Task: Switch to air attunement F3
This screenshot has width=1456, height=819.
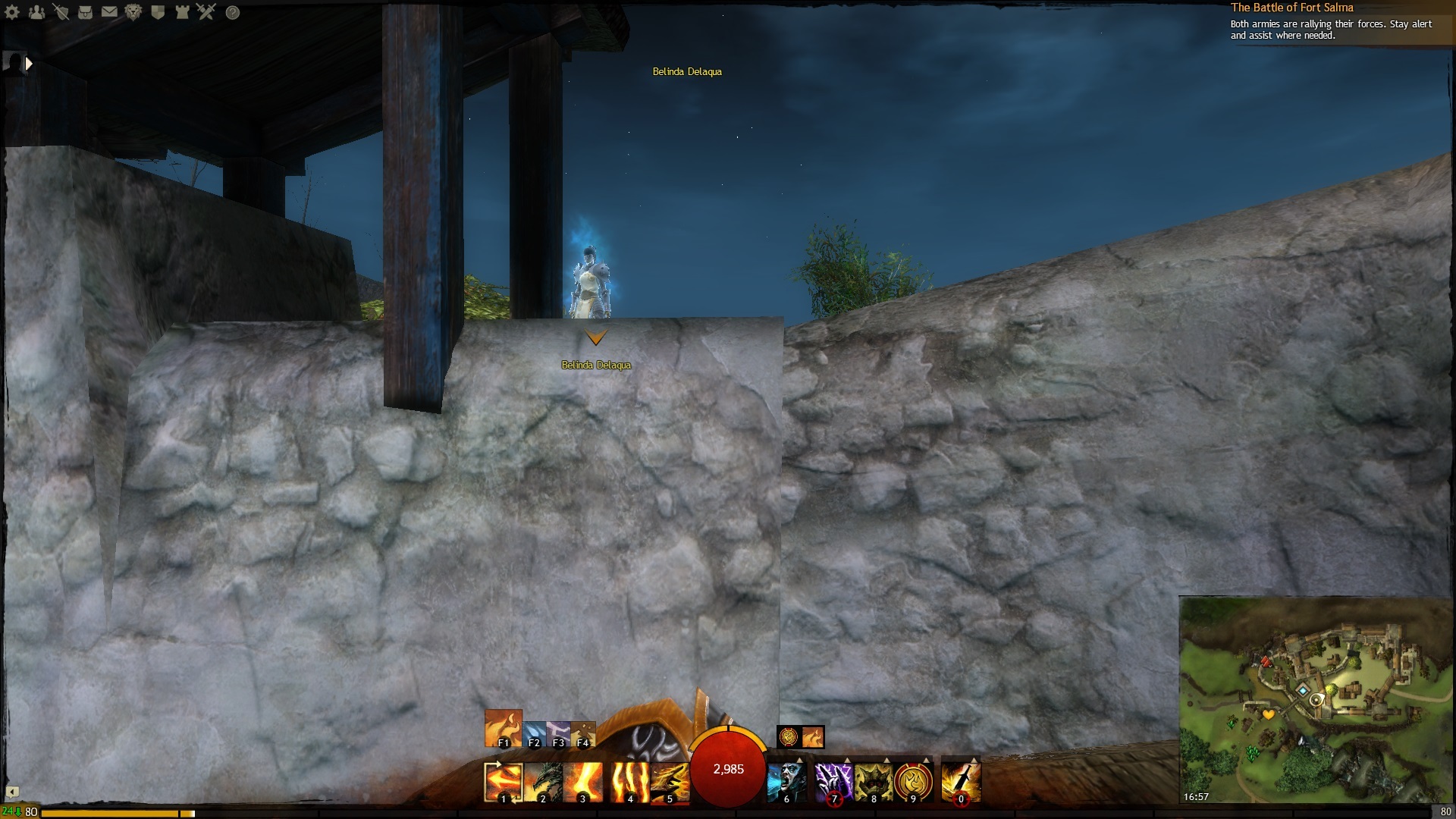Action: (x=558, y=734)
